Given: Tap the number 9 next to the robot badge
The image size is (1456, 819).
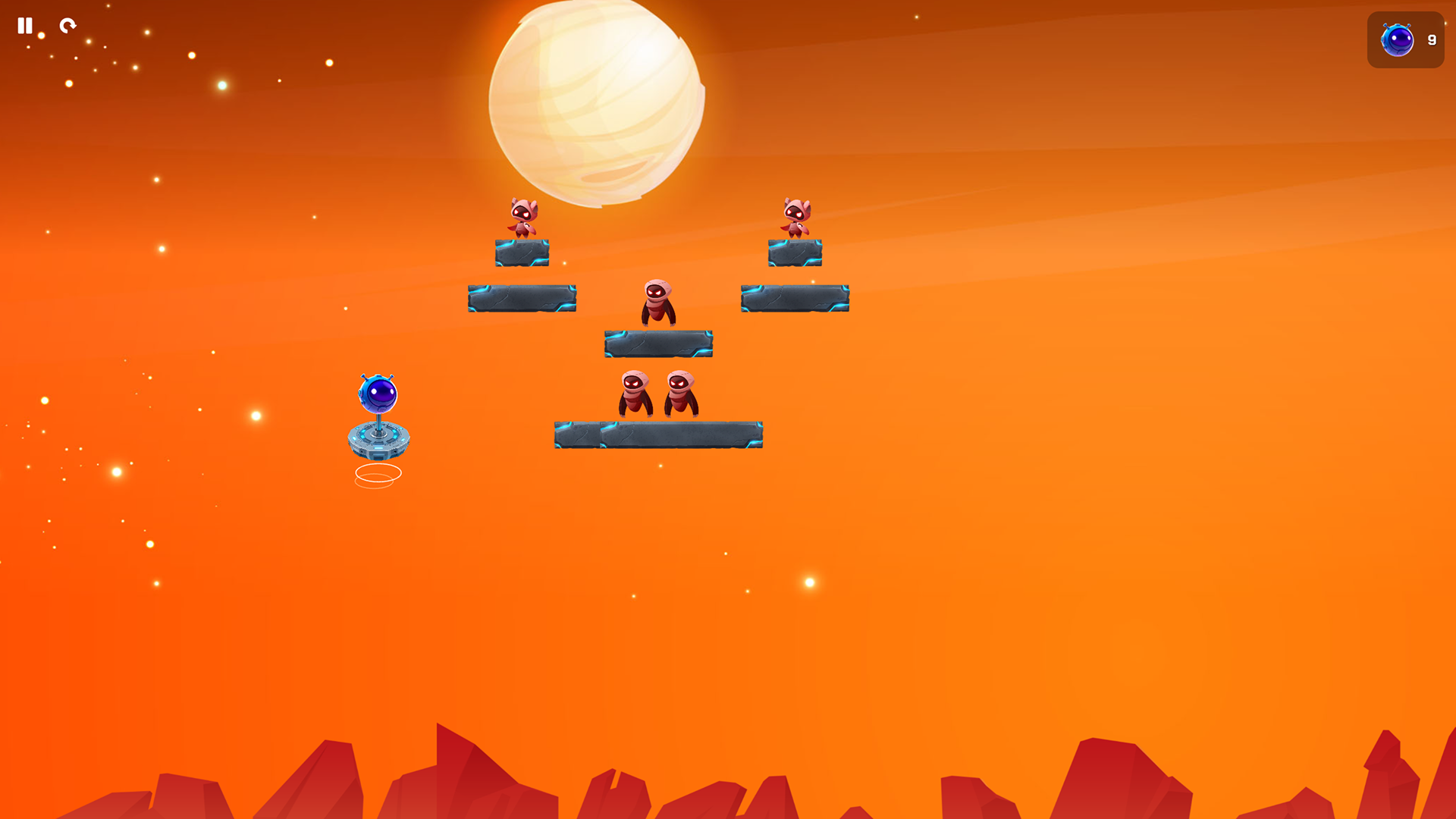Looking at the screenshot, I should coord(1432,40).
